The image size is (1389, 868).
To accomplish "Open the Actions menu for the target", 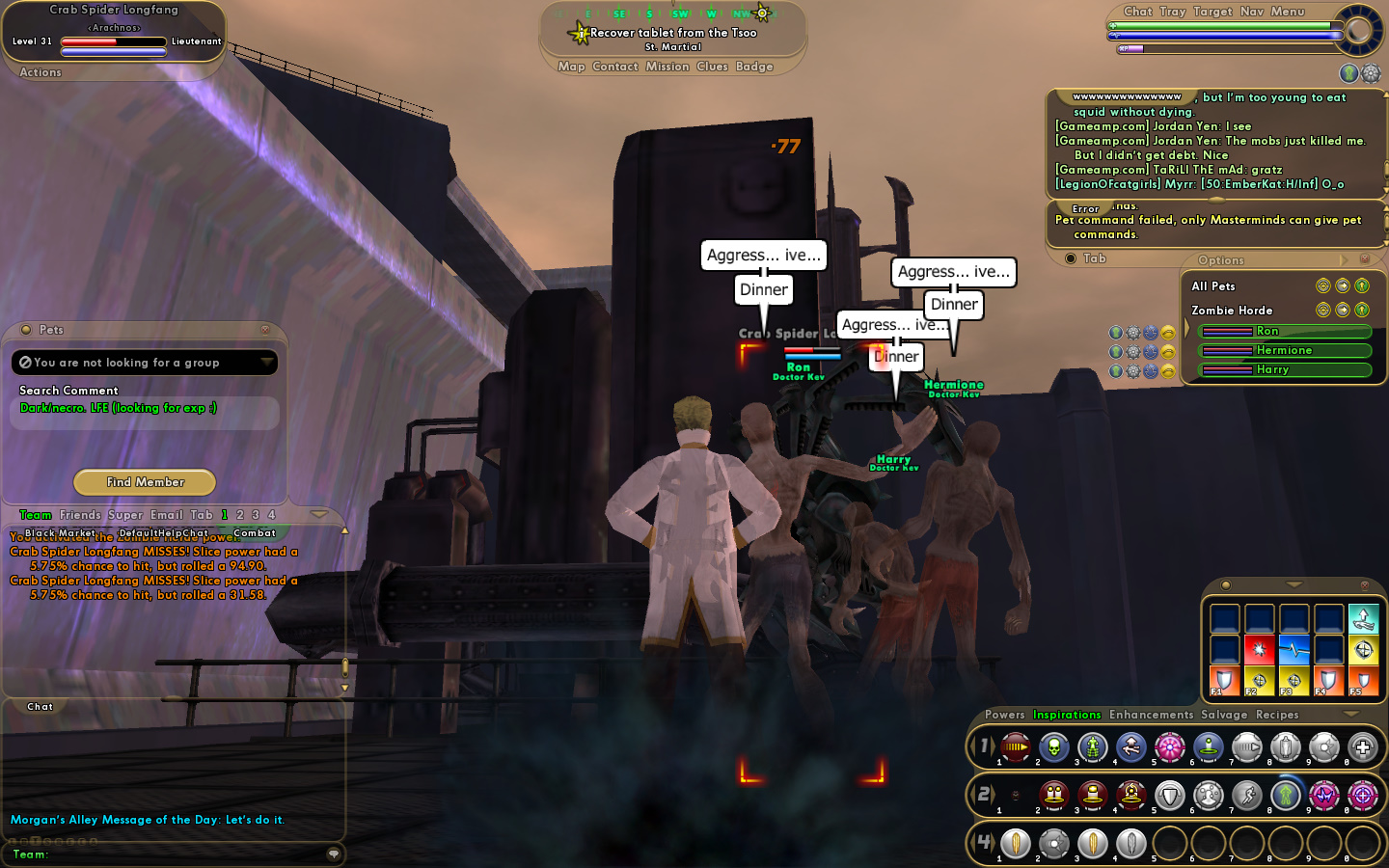I will [x=41, y=72].
